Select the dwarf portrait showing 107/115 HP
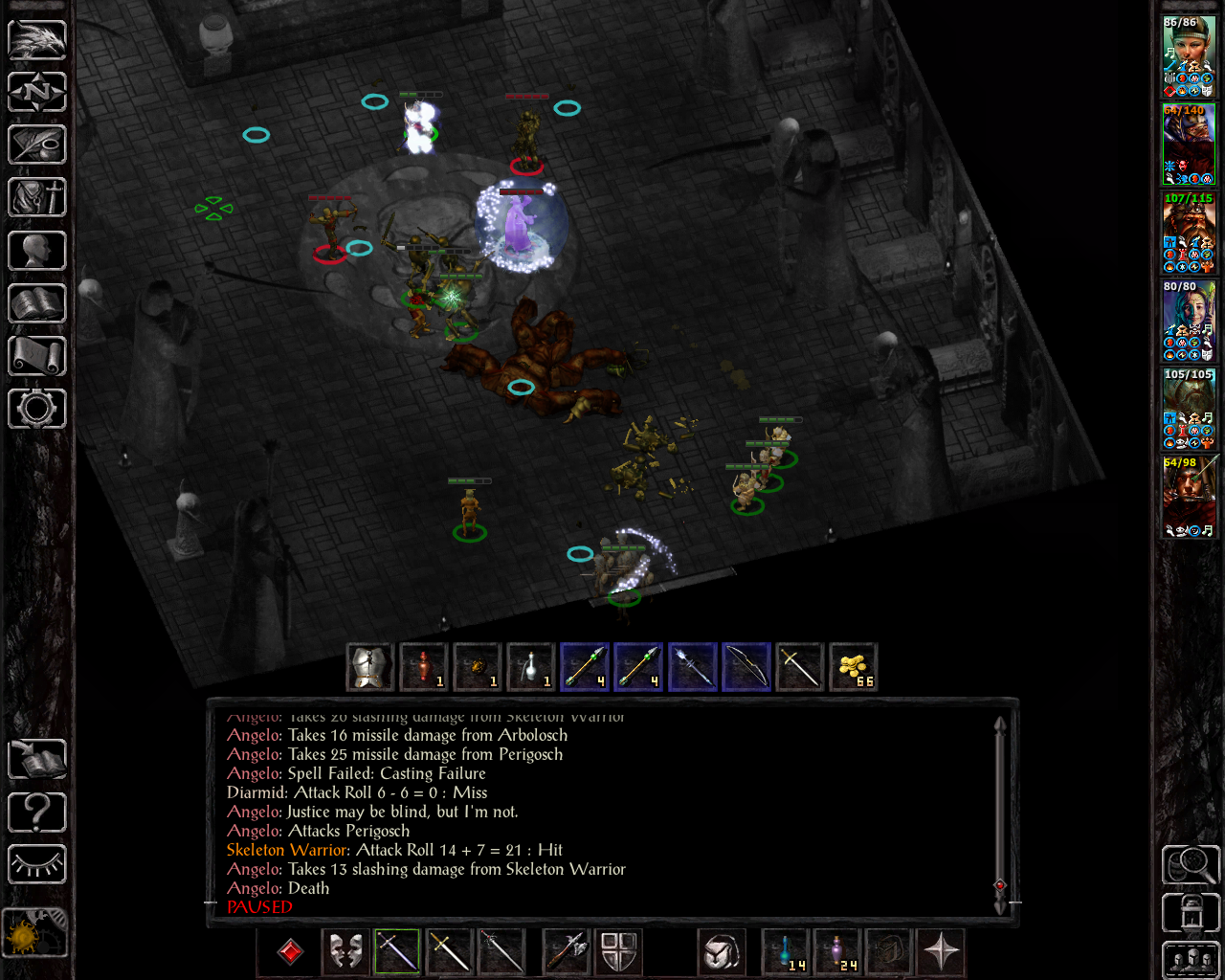 [1189, 233]
